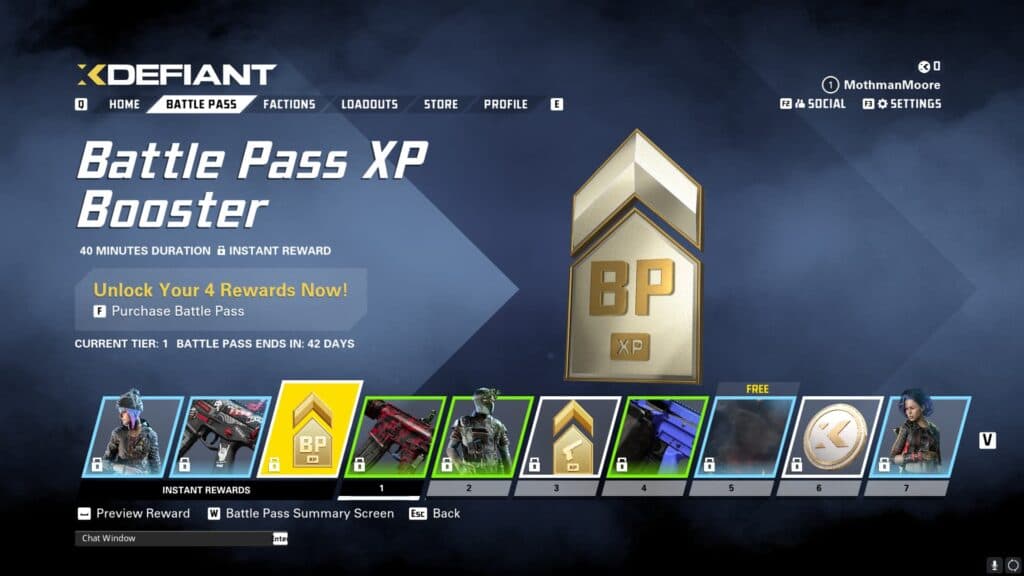1024x576 pixels.
Task: Open the Social menu
Action: coord(819,104)
